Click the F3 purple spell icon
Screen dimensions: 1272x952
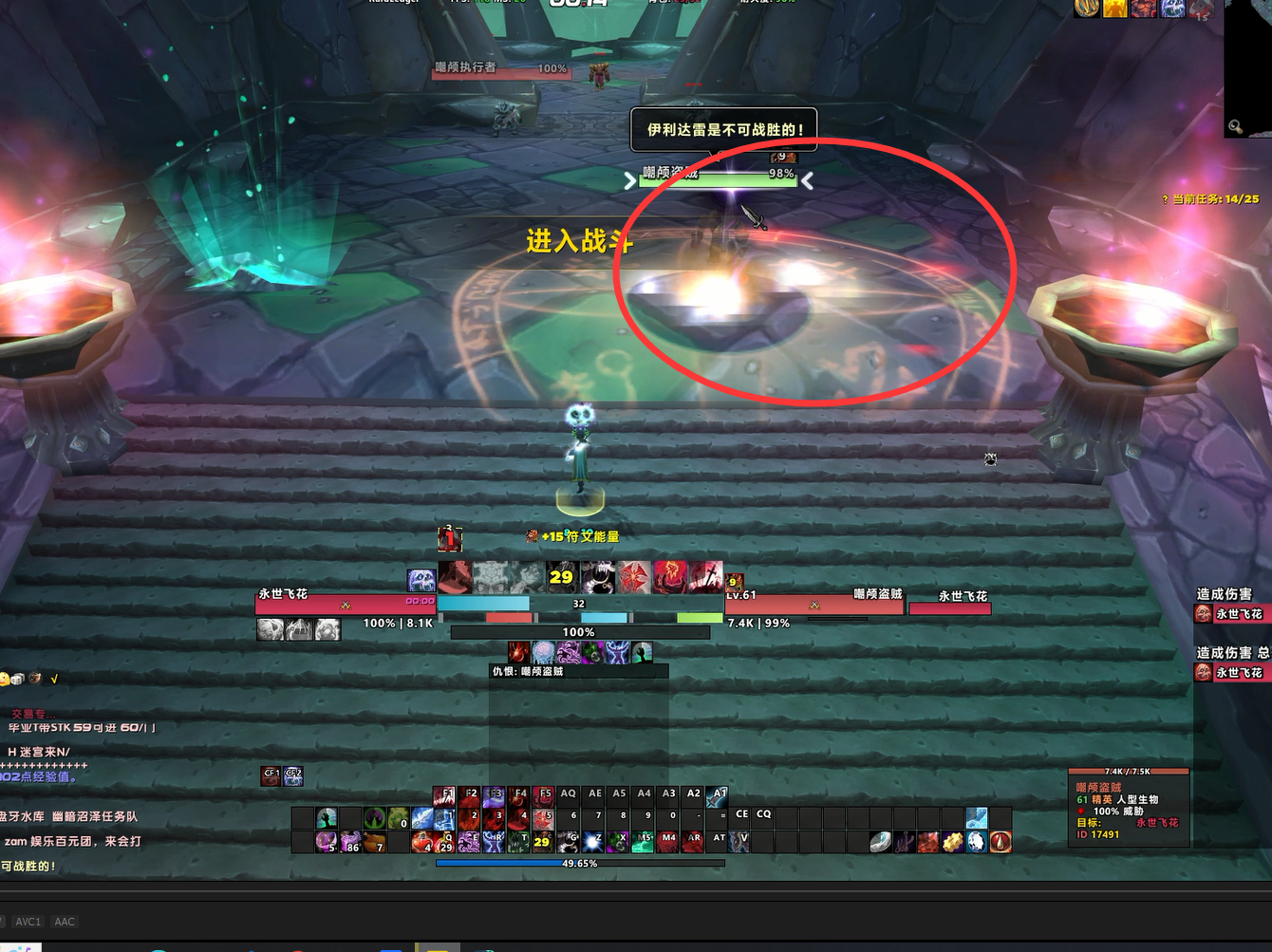coord(494,797)
